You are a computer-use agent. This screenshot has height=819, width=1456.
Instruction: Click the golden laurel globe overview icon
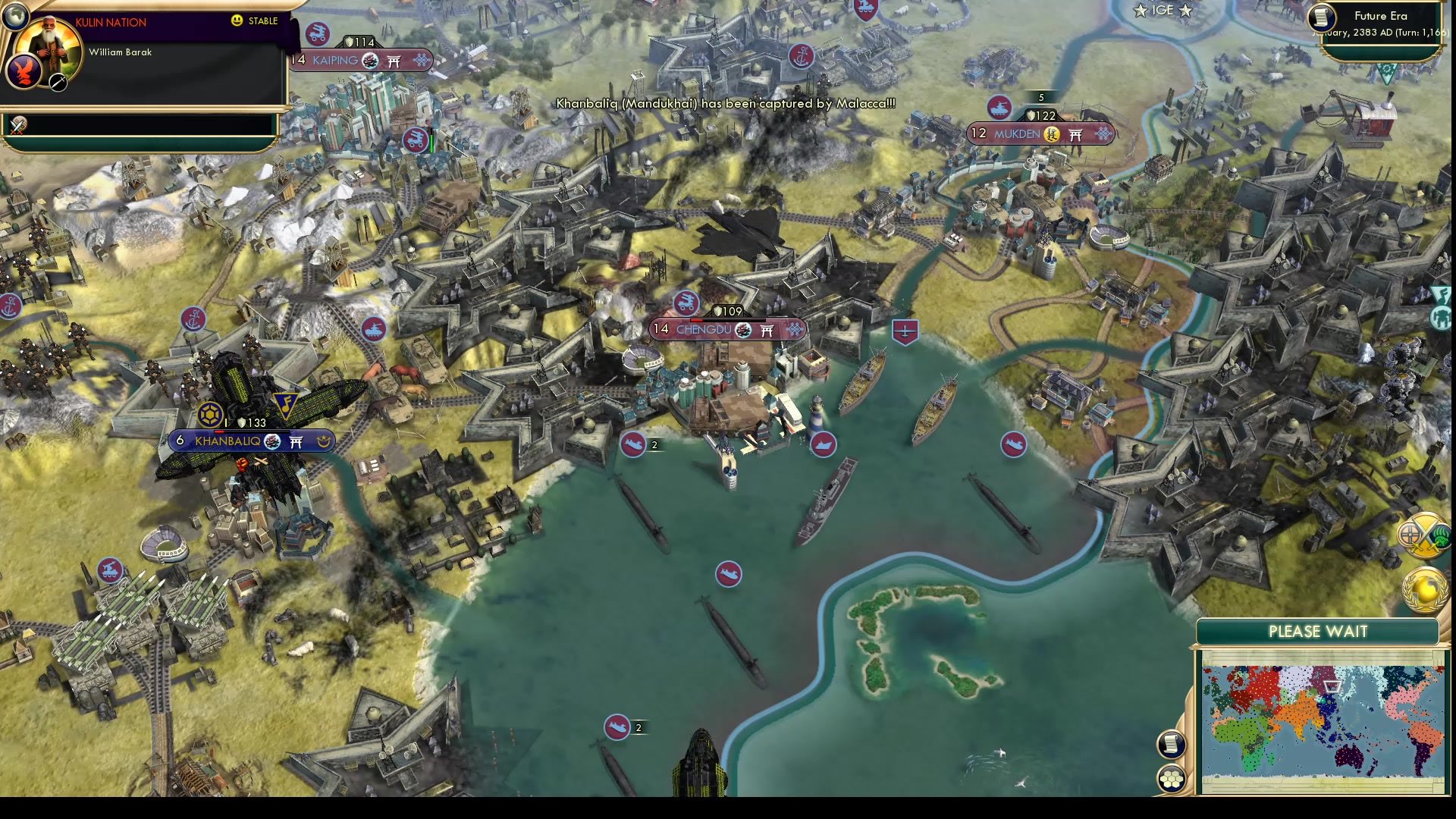tap(1423, 588)
